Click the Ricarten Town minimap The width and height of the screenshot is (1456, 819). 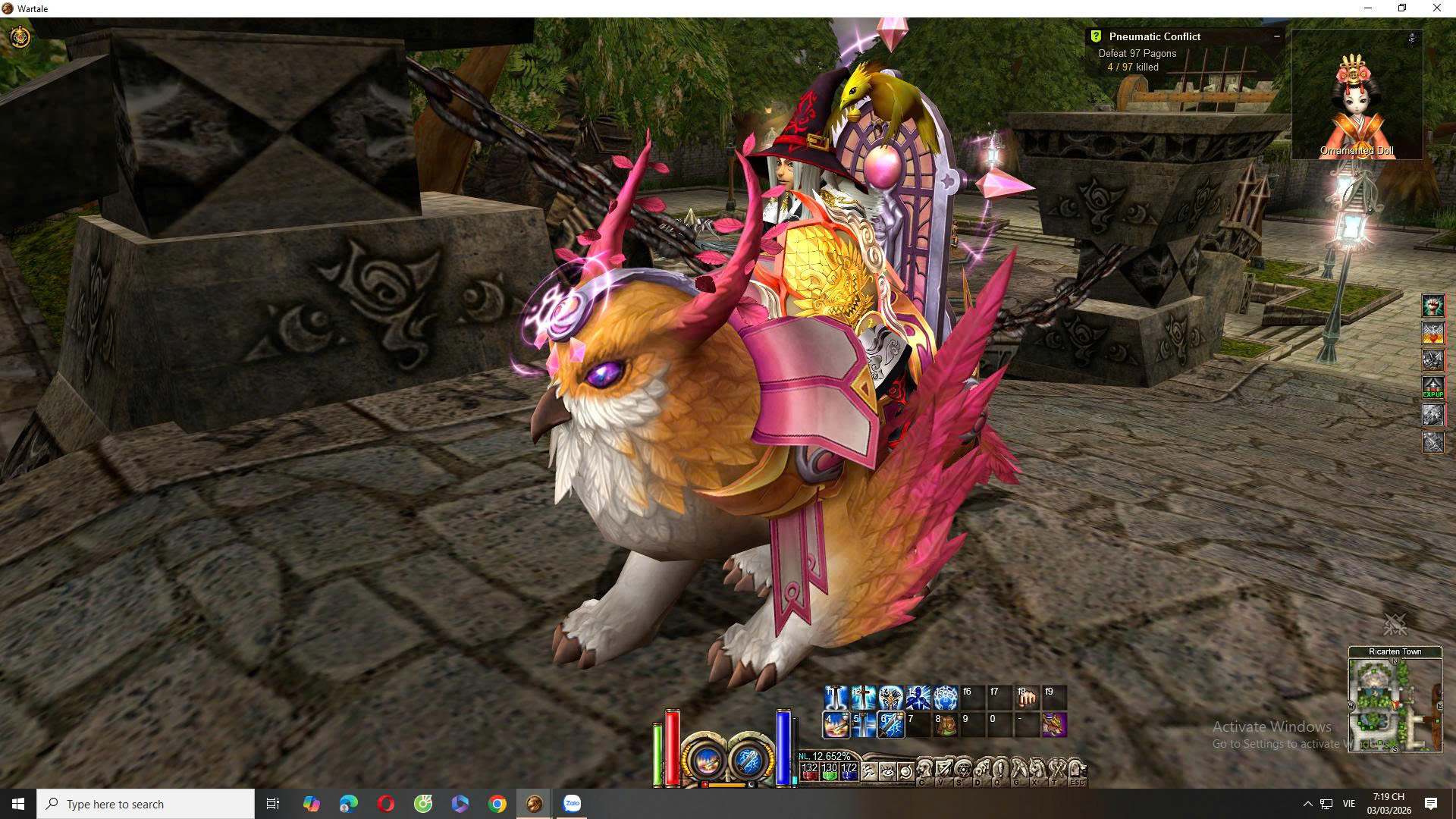coord(1395,705)
